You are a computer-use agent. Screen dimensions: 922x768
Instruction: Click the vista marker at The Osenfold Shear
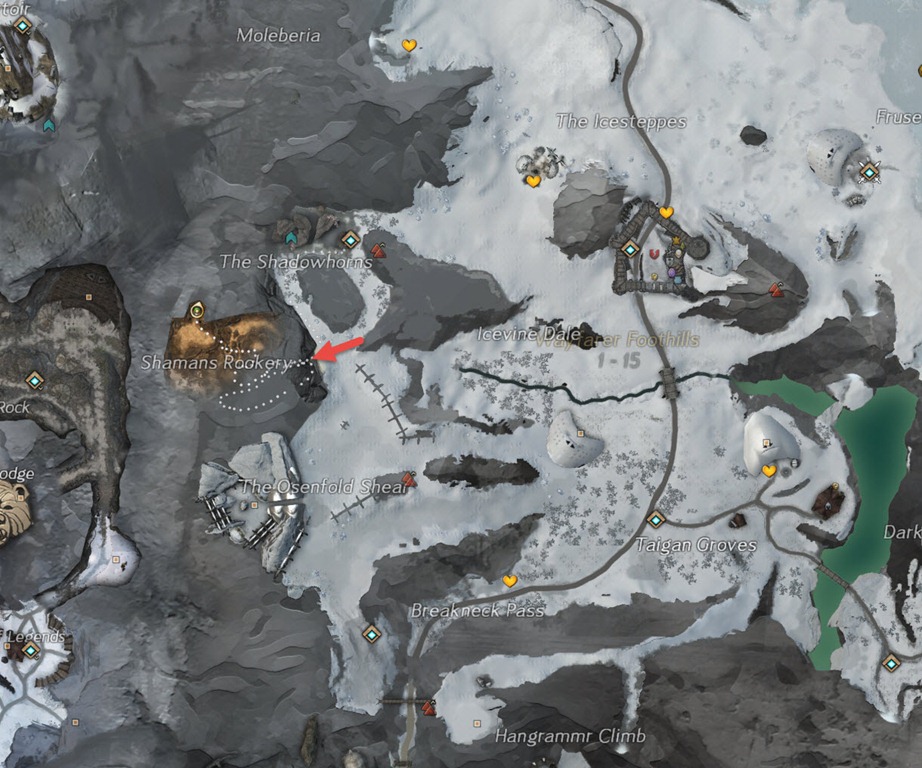point(409,479)
